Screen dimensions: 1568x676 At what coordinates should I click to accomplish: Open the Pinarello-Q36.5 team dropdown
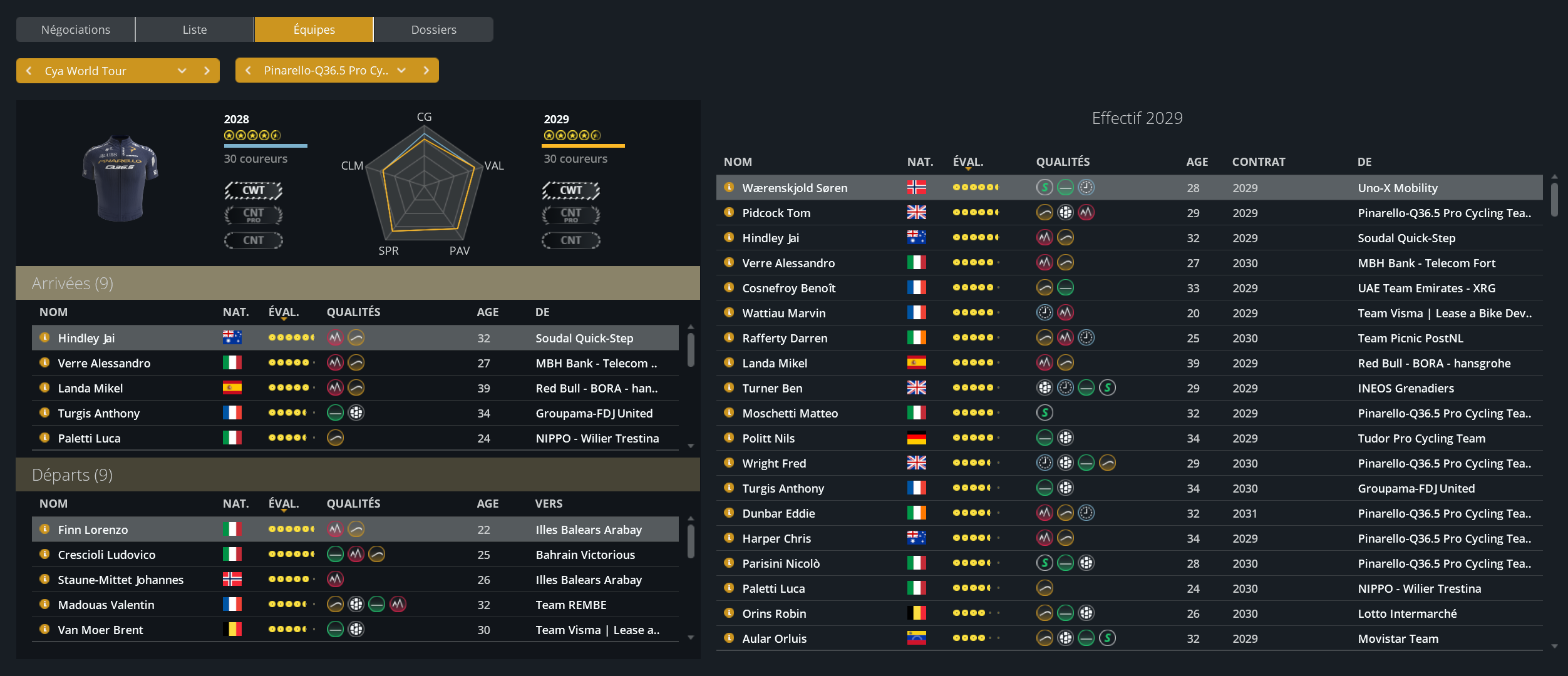tap(401, 71)
